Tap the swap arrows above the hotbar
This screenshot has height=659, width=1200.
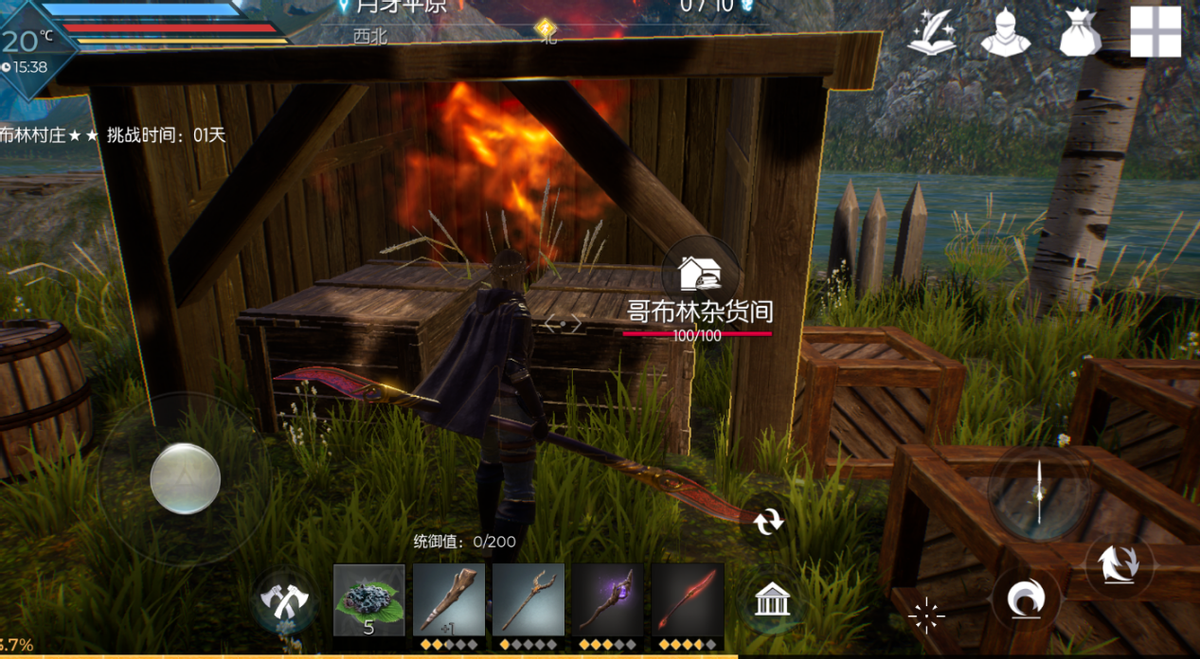768,521
